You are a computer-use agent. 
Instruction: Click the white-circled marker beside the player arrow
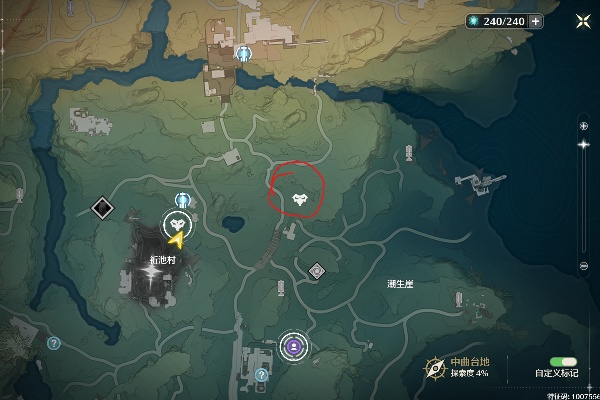point(178,222)
